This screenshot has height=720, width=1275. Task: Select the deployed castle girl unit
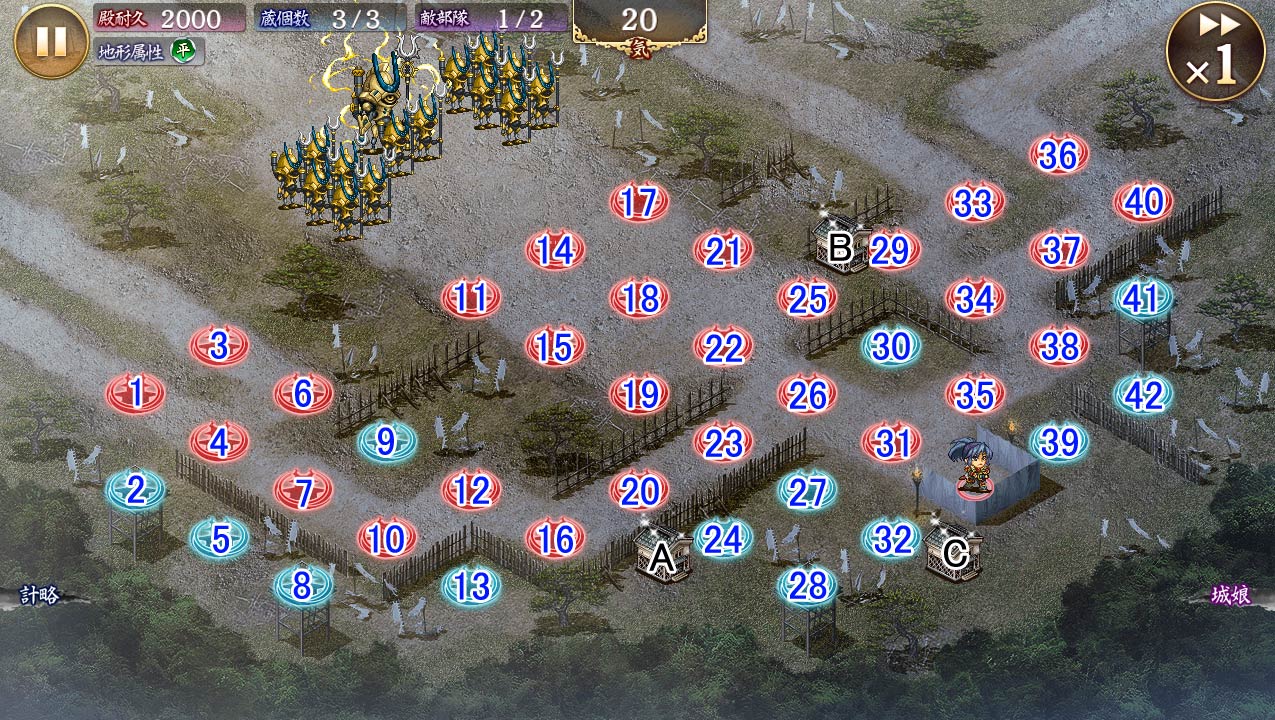point(972,468)
